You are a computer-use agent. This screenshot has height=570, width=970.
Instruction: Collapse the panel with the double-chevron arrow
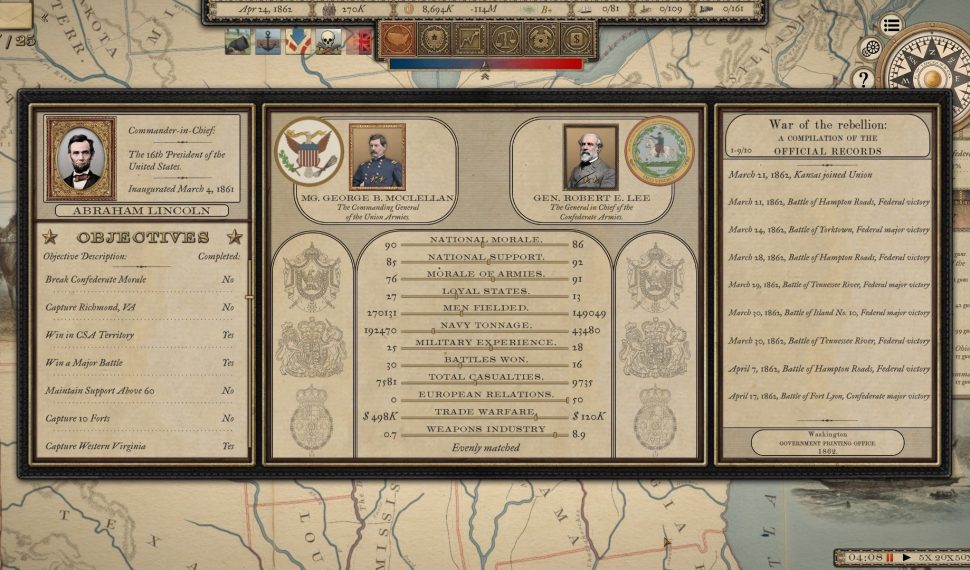(x=485, y=76)
